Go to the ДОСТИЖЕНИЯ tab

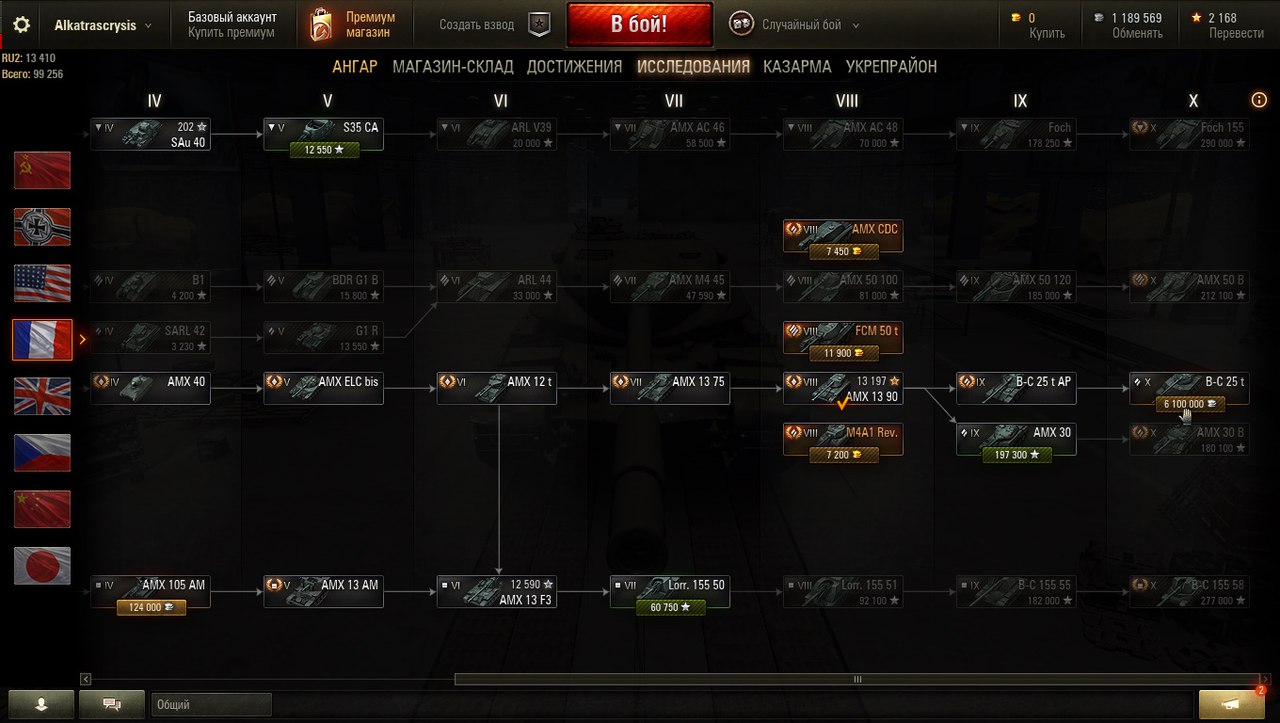pos(574,67)
